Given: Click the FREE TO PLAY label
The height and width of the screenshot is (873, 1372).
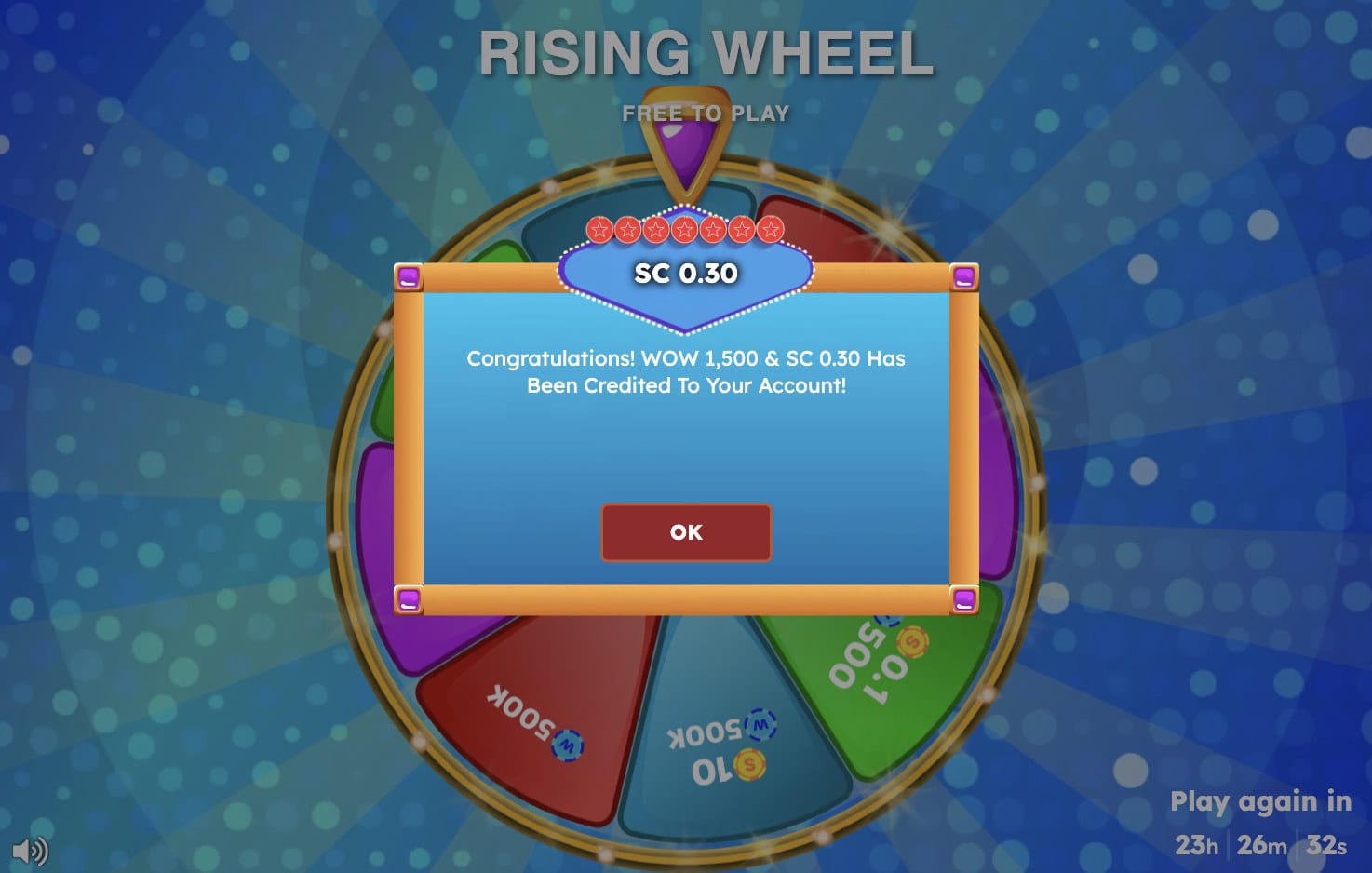Looking at the screenshot, I should (x=705, y=113).
